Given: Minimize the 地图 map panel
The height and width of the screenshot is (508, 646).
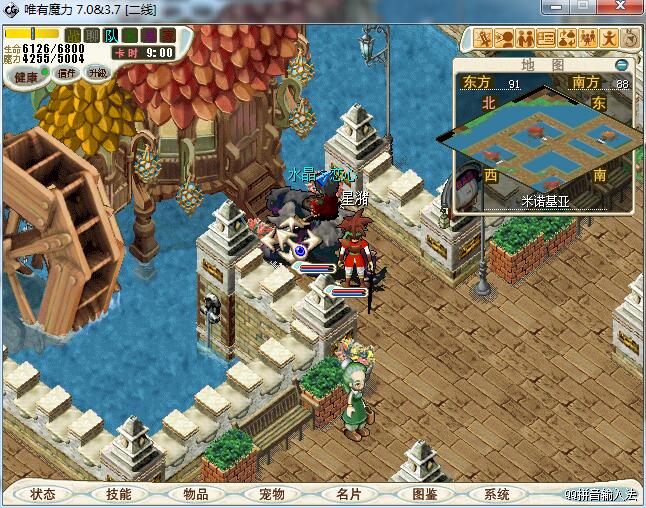Looking at the screenshot, I should (x=622, y=65).
